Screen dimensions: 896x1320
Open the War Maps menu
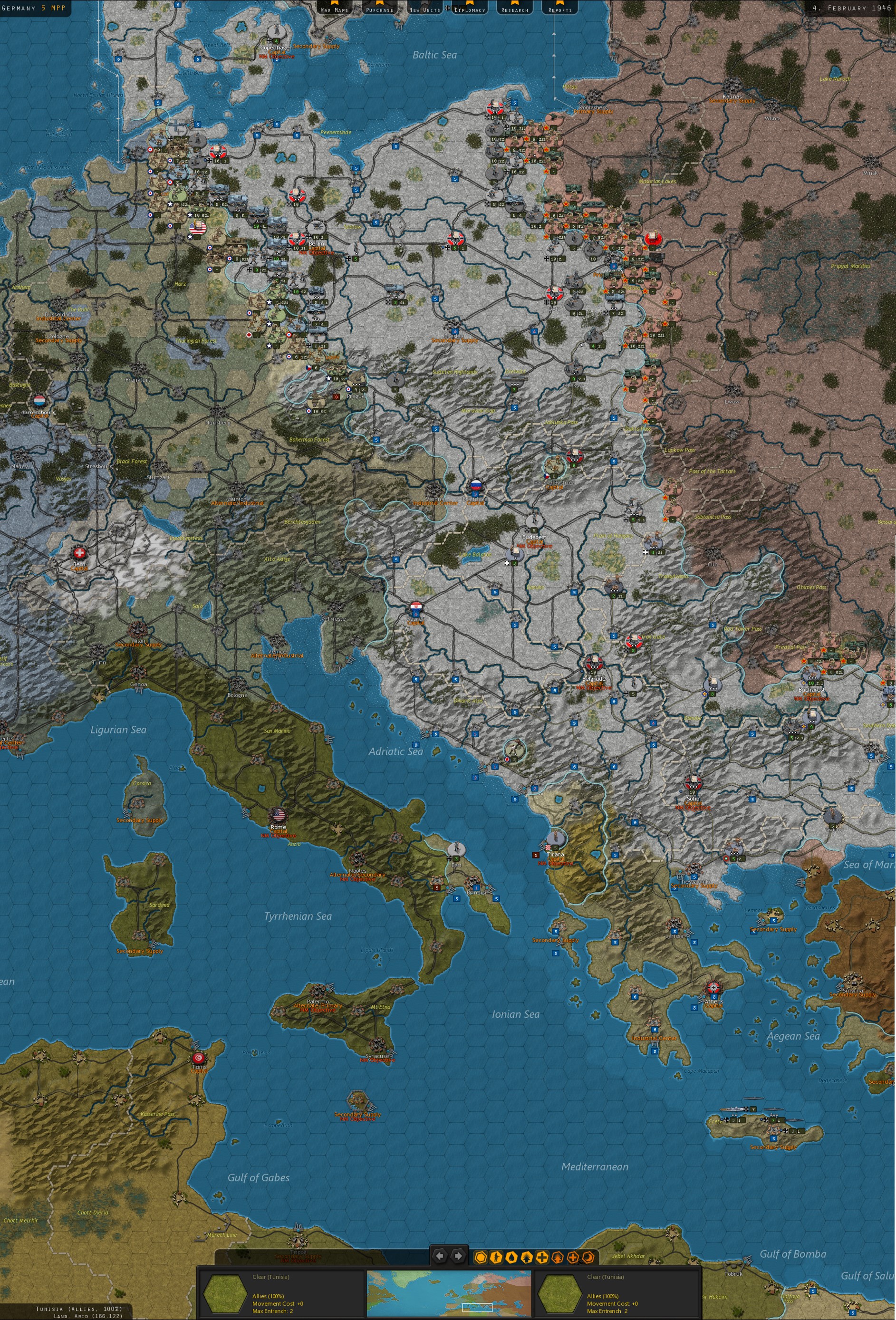[334, 8]
